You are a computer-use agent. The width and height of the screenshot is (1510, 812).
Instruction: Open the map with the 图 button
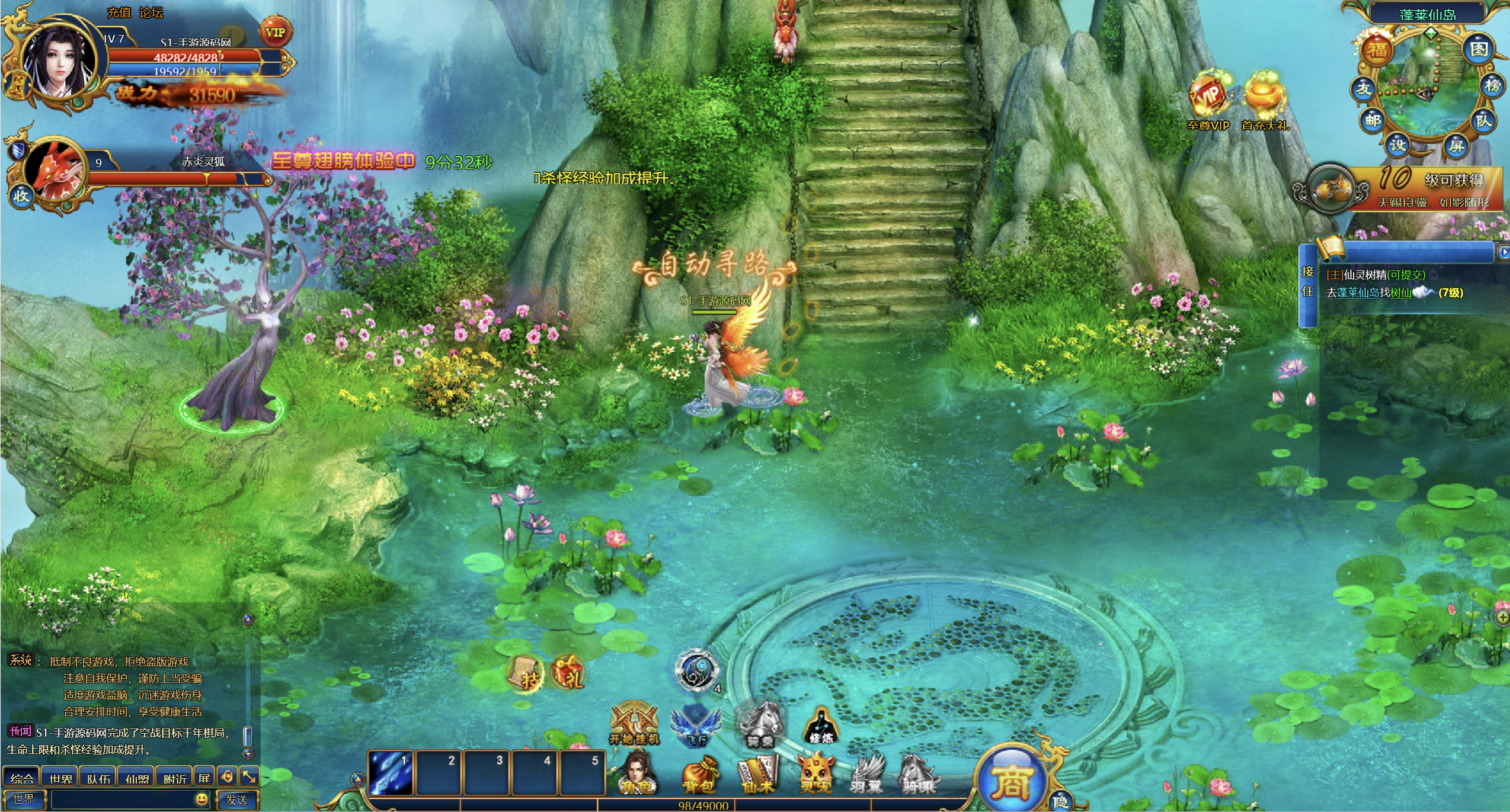[x=1478, y=49]
